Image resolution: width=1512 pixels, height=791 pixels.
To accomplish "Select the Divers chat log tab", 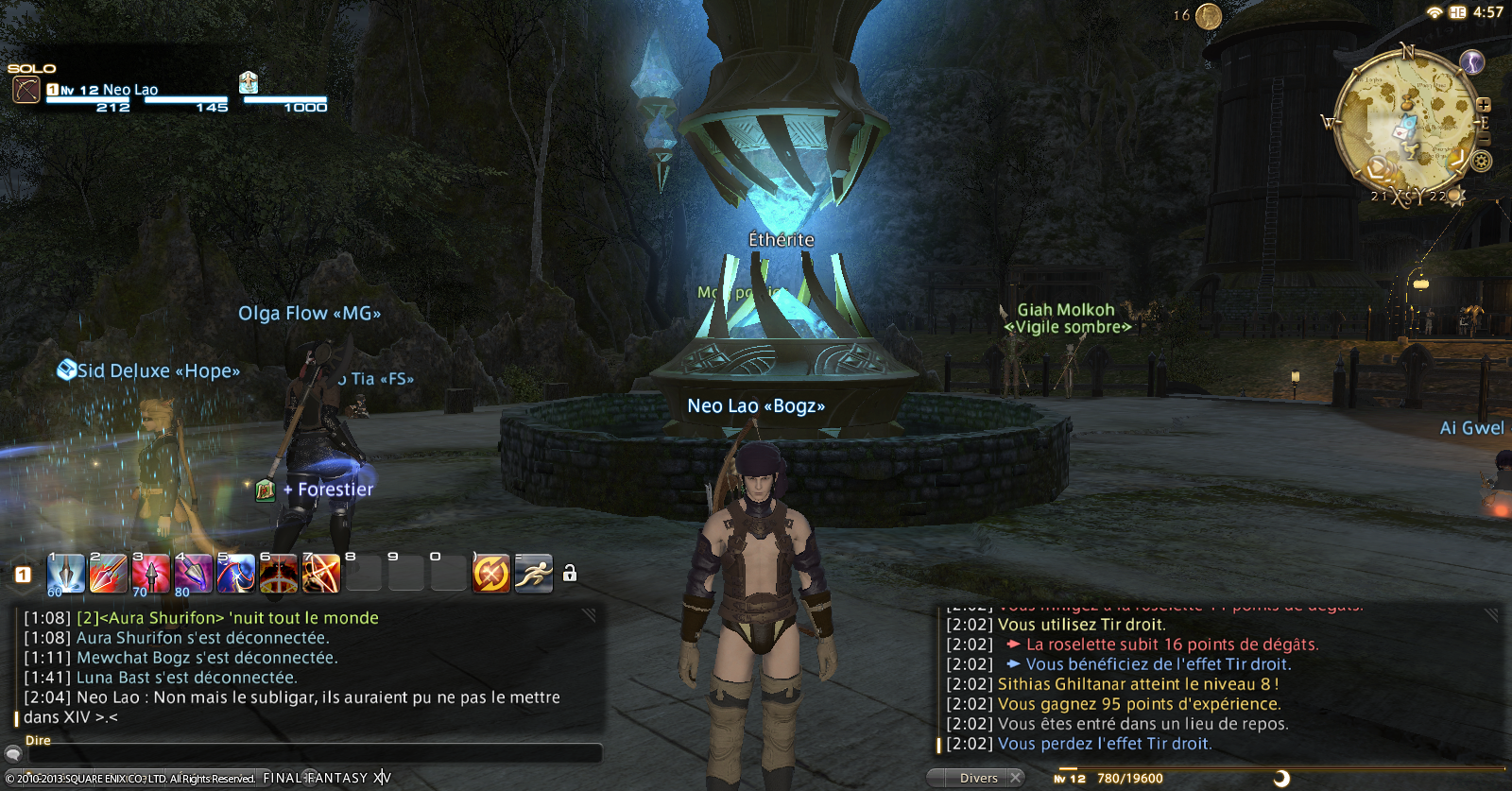I will [978, 778].
